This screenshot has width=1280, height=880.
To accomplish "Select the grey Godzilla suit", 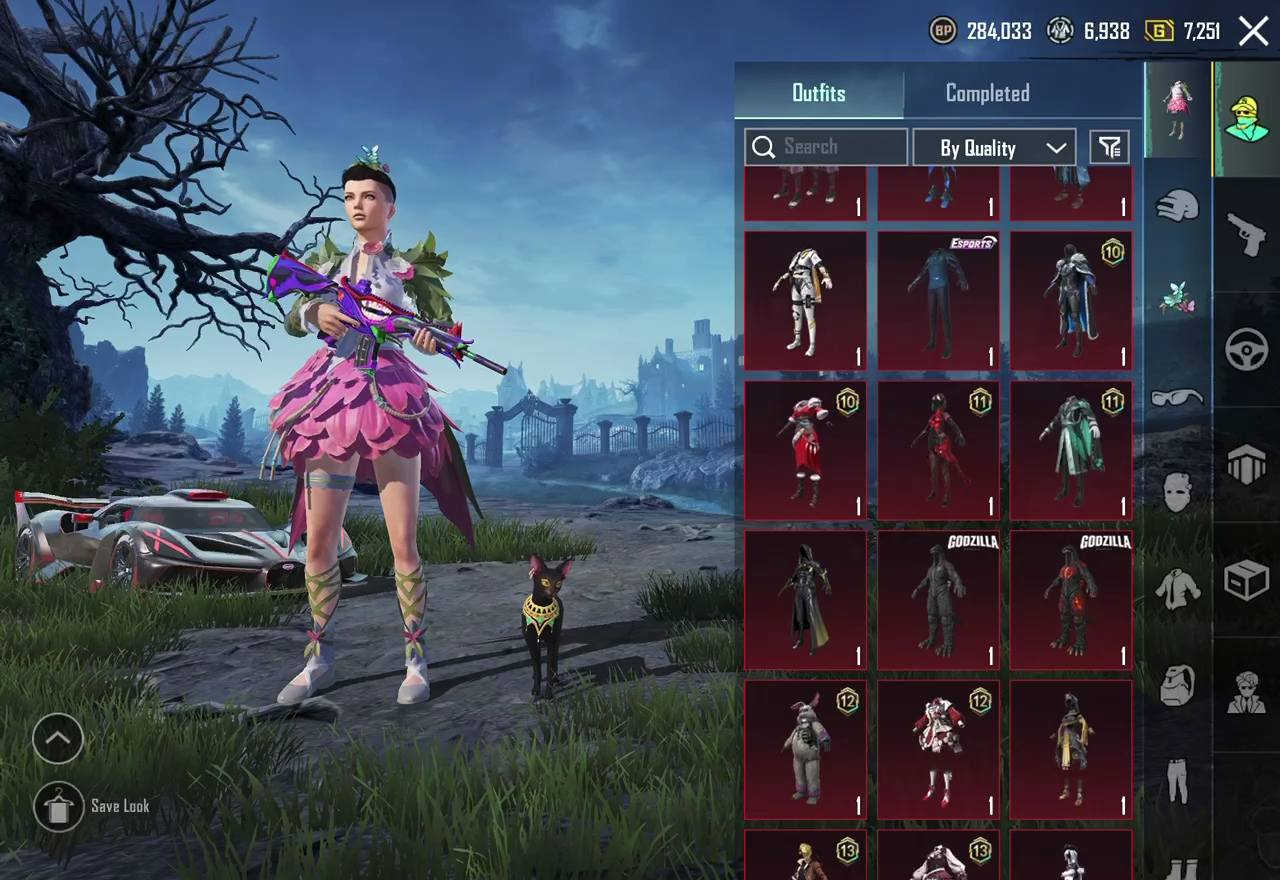I will [x=938, y=600].
